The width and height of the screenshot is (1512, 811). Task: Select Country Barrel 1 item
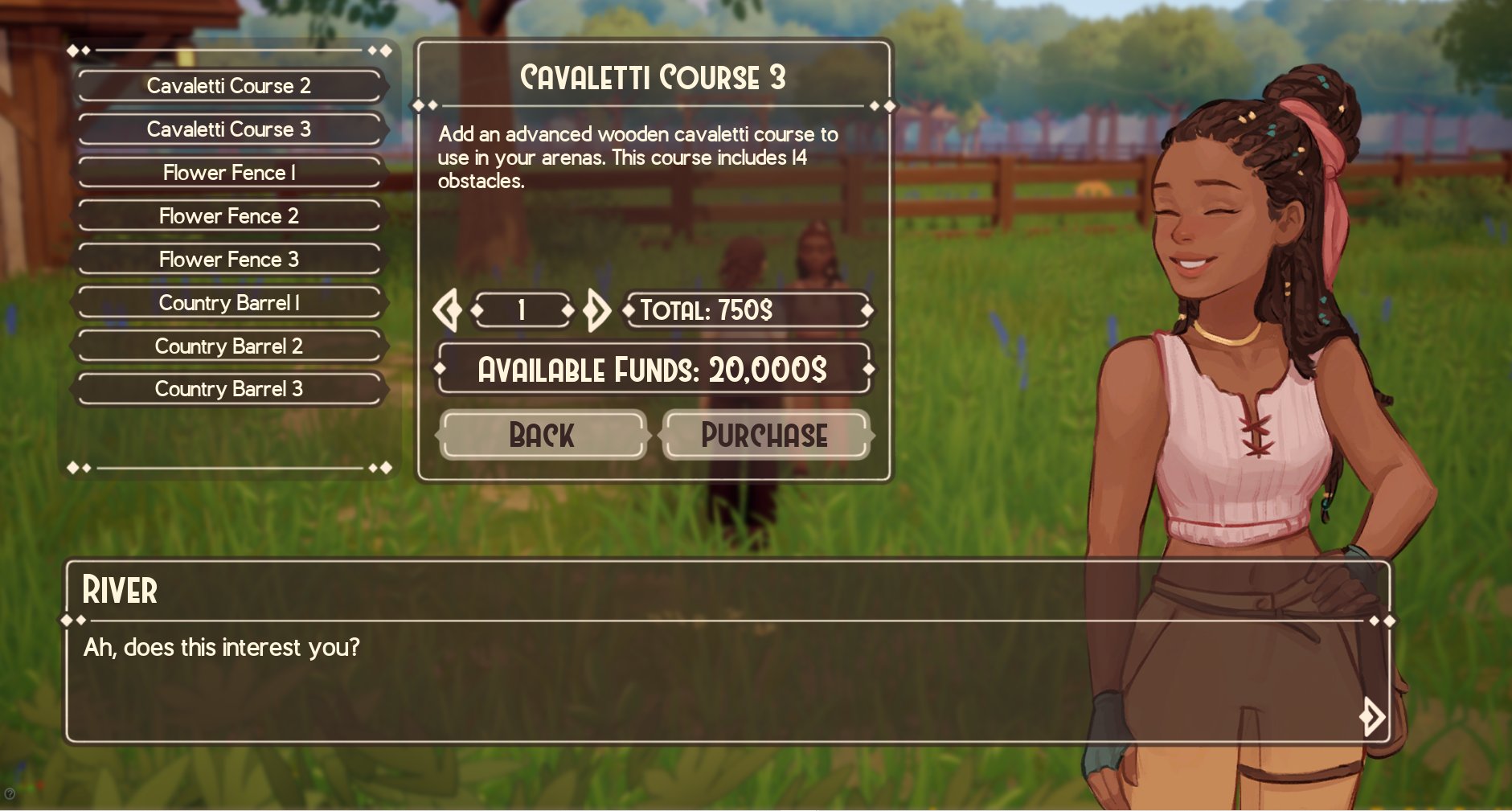(229, 302)
